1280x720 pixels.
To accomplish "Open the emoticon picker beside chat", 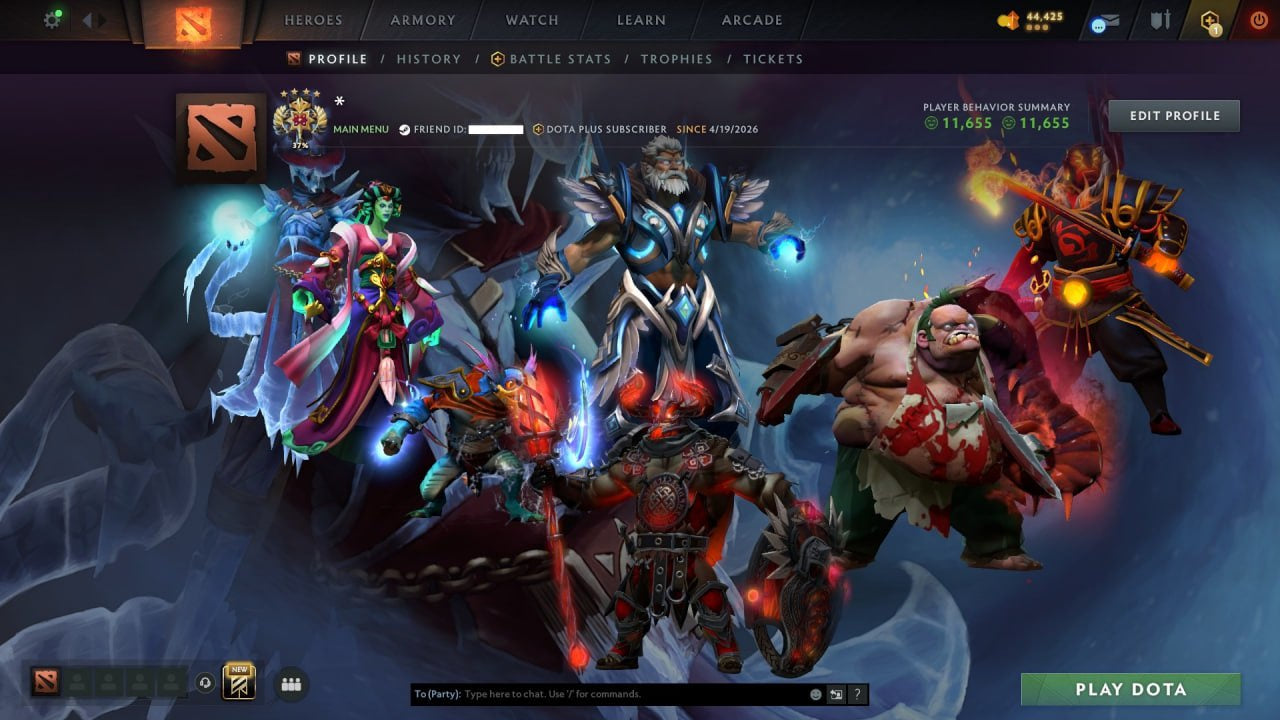I will pos(815,693).
